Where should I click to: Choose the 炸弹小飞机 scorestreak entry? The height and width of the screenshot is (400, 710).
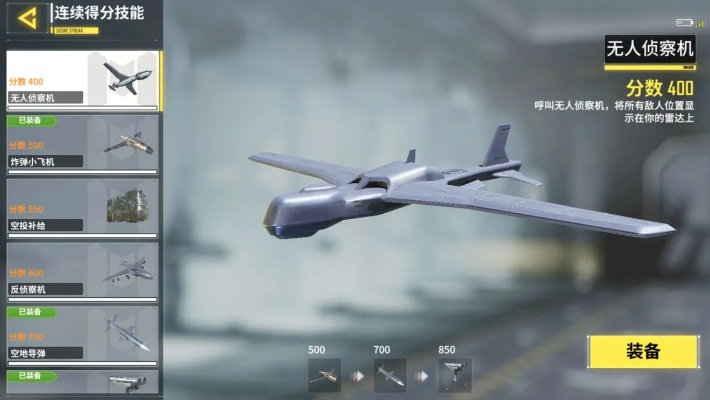(82, 143)
